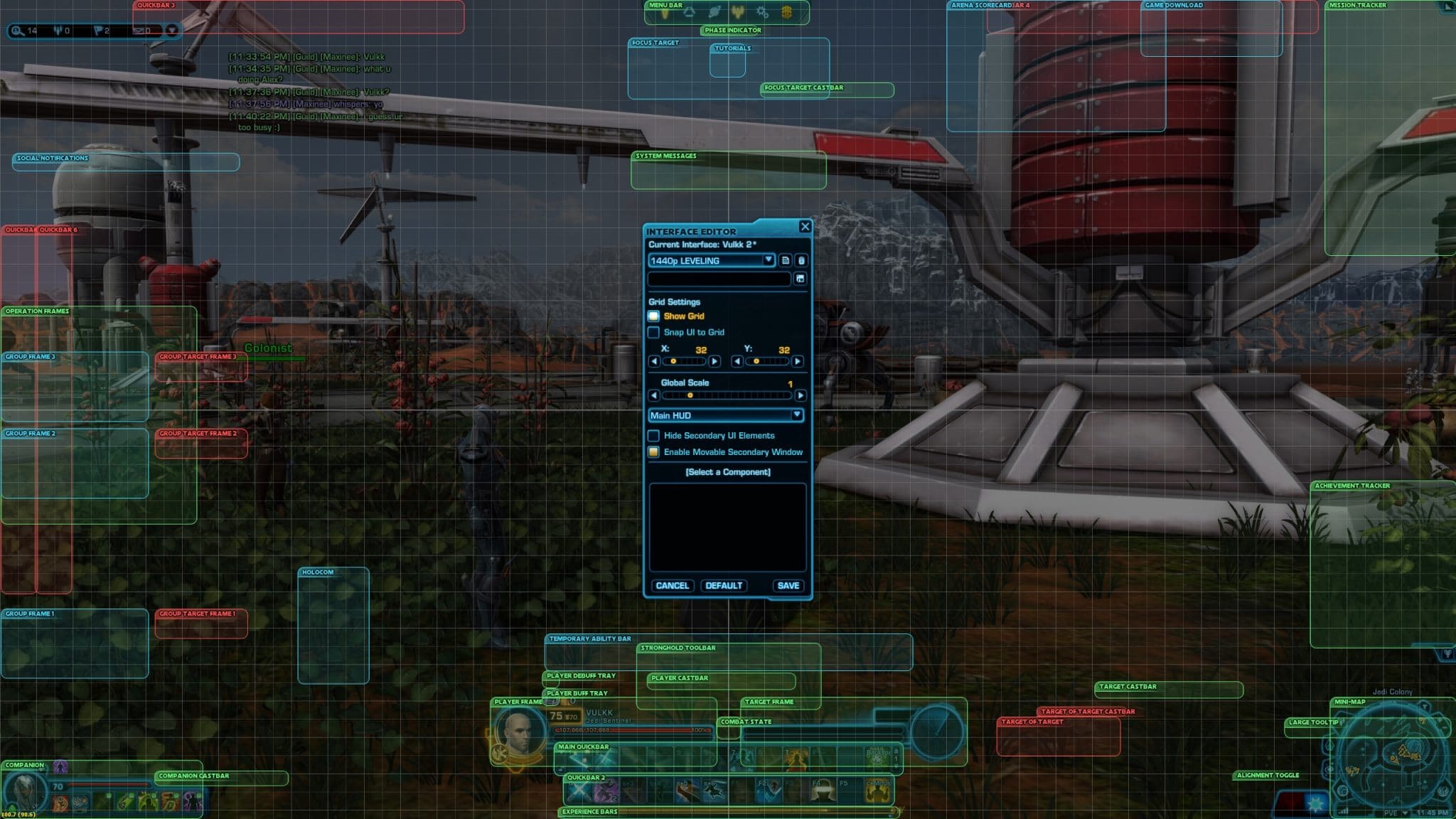
Task: Open the Interface Editor profile list icon
Action: coord(786,260)
